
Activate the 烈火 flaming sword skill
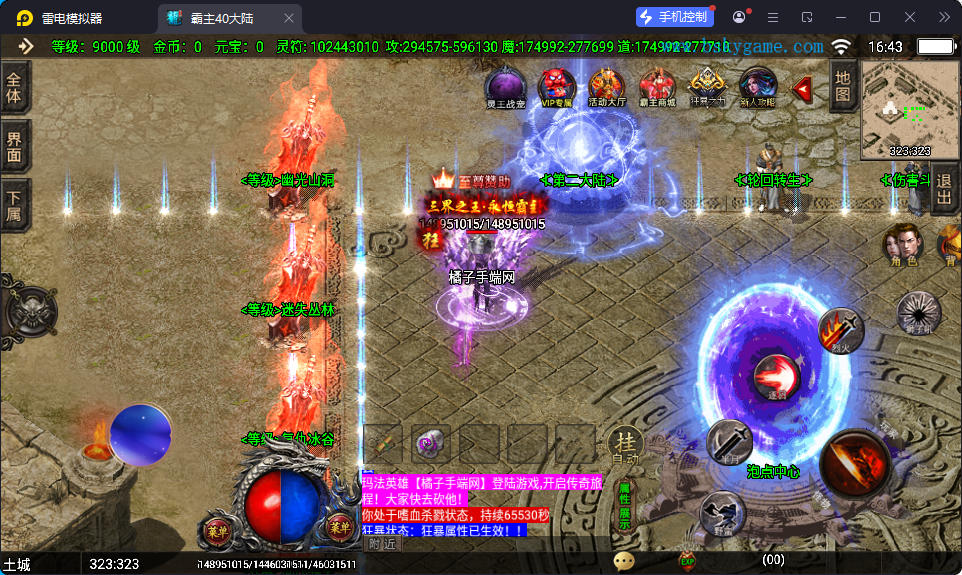[840, 330]
